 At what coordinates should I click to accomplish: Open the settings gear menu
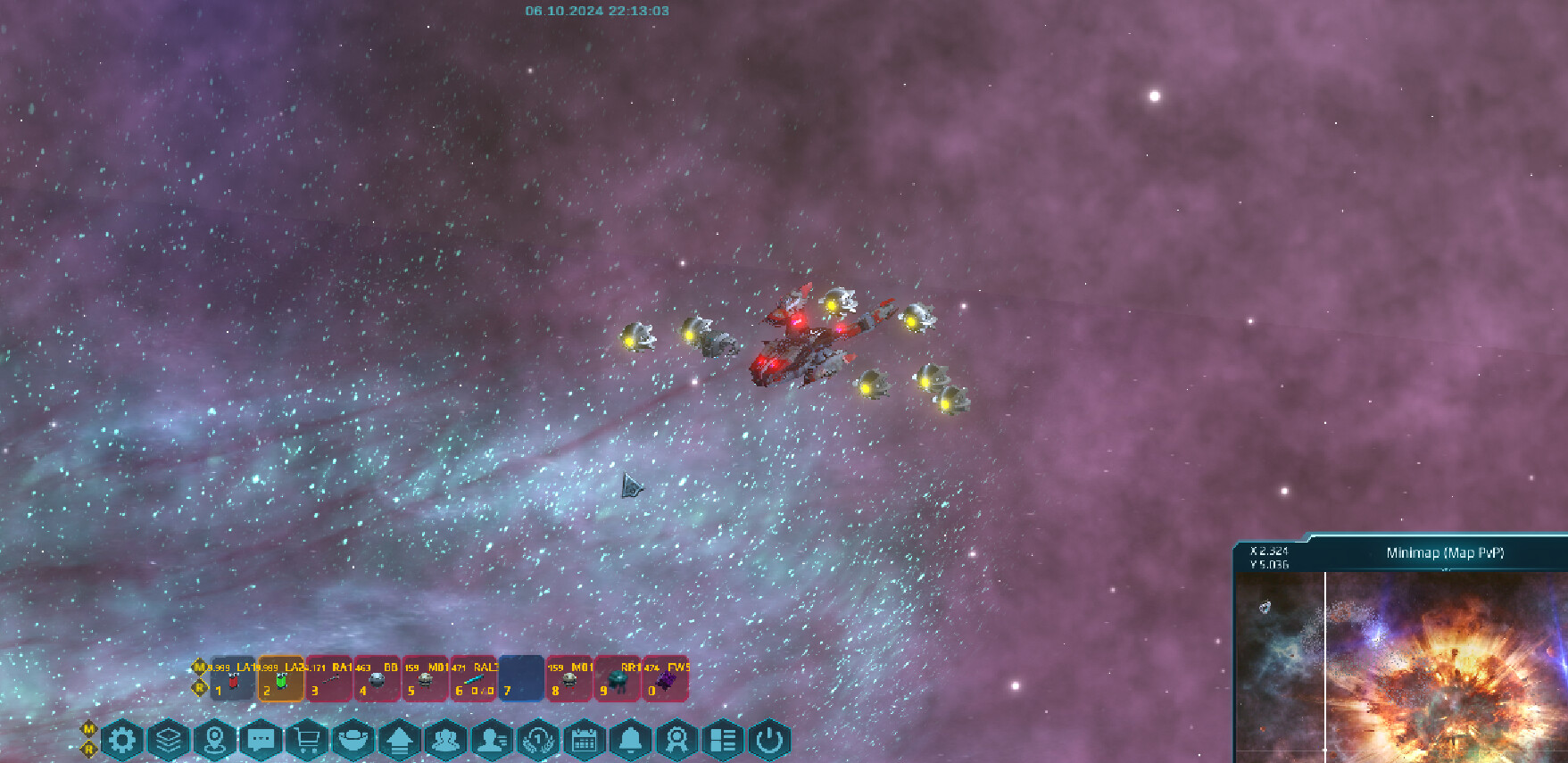[124, 741]
